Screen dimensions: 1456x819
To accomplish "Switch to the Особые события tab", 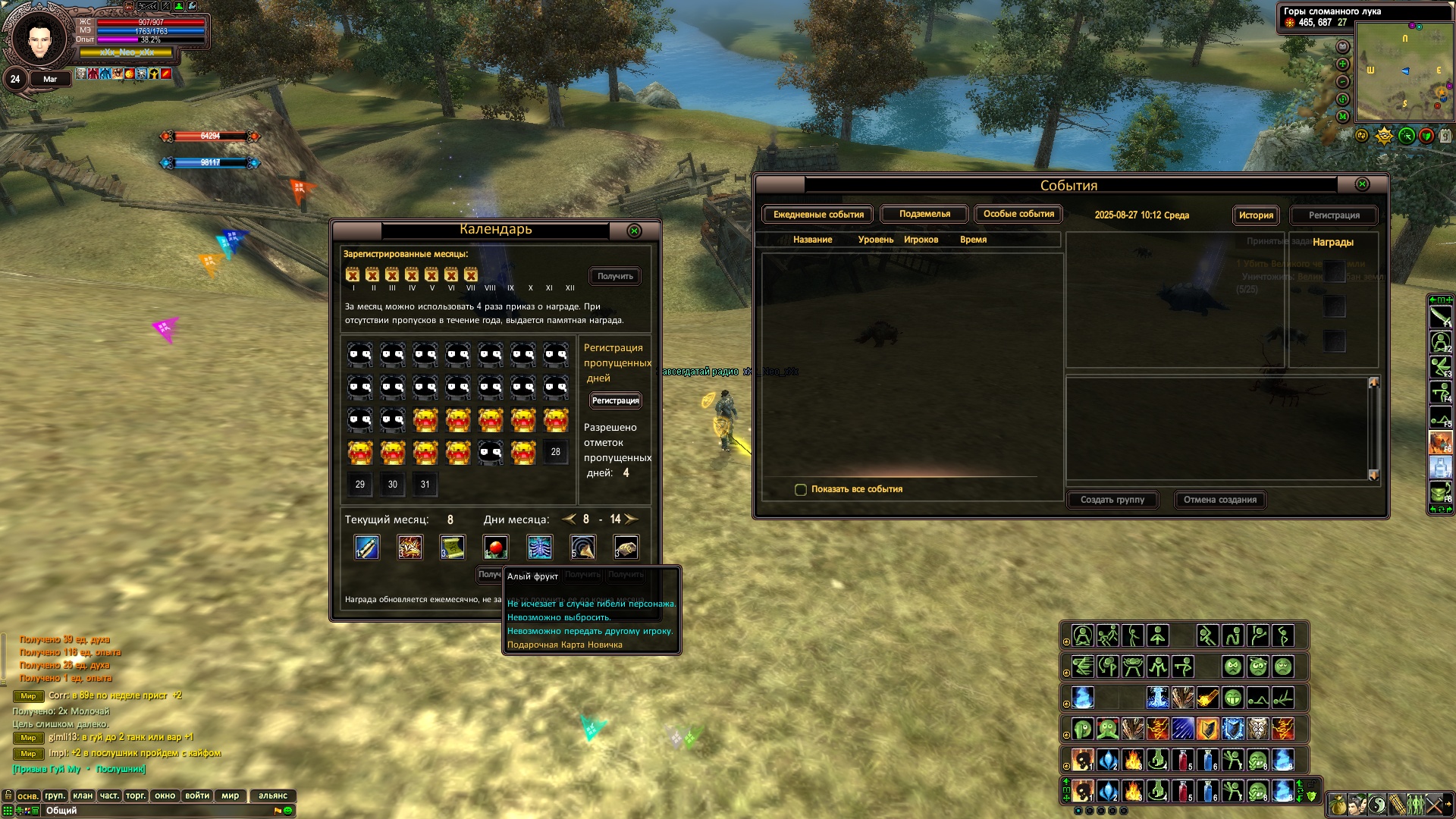I will pyautogui.click(x=1018, y=215).
